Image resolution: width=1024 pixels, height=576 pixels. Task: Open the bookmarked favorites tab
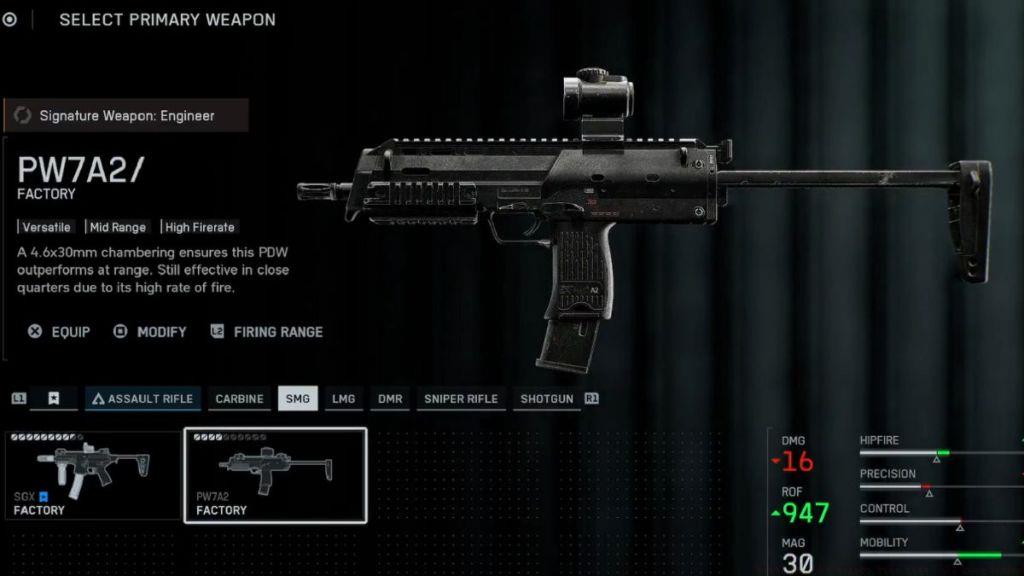point(54,399)
